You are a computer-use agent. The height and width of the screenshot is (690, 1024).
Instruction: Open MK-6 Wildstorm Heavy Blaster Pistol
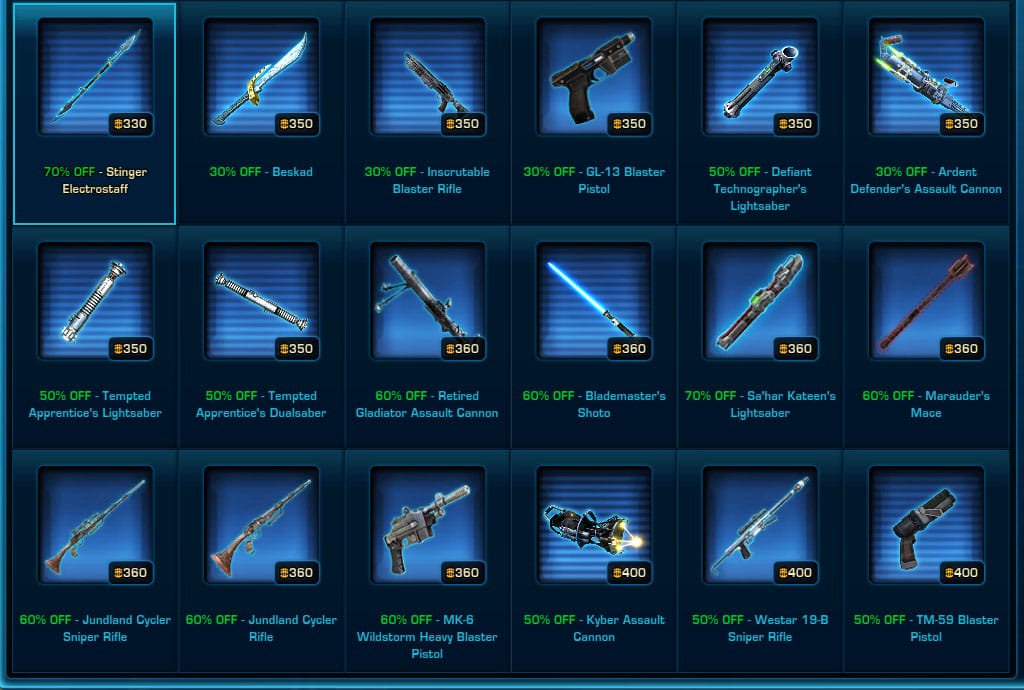point(427,526)
